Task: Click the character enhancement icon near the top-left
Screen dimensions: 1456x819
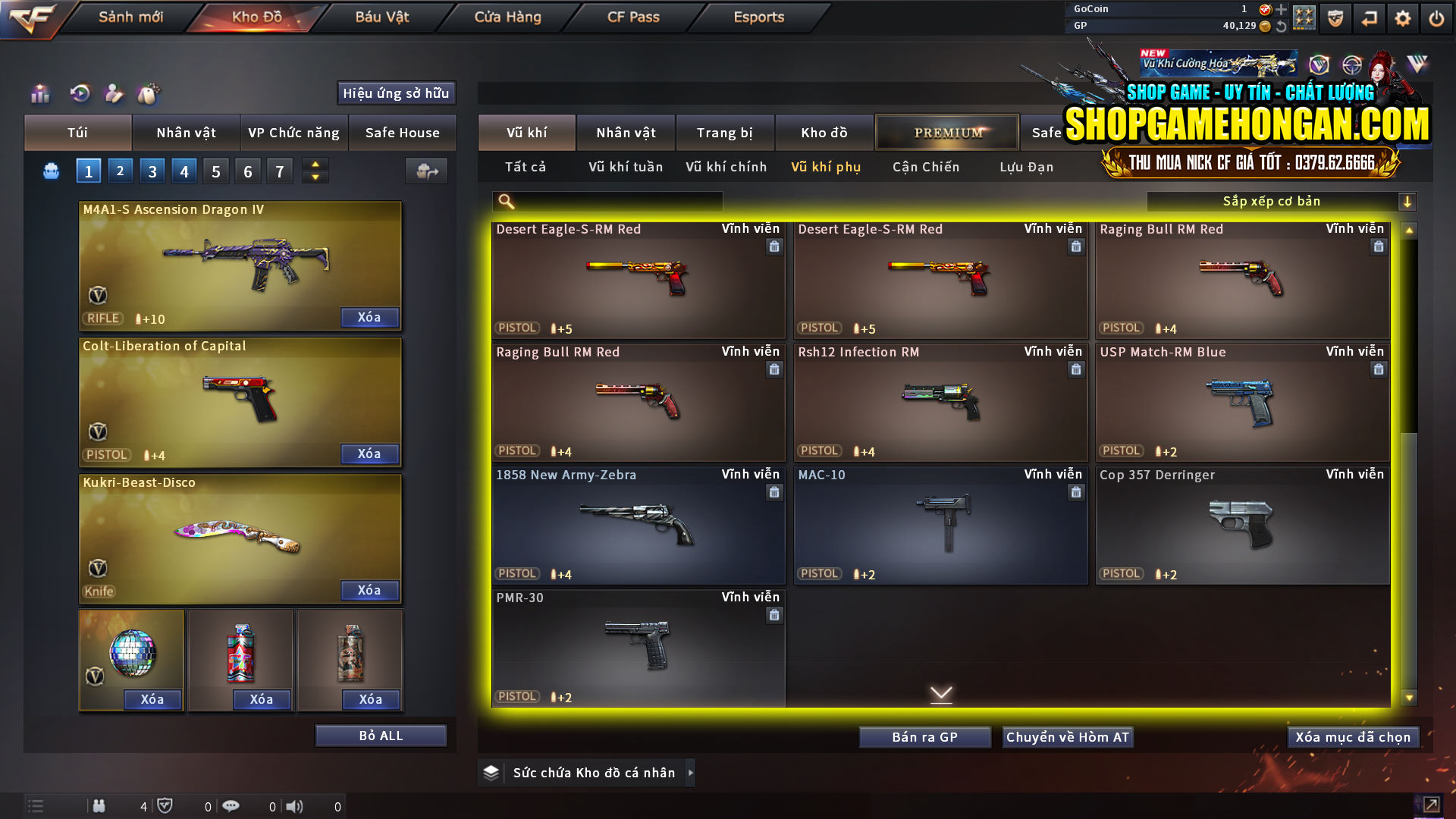Action: [115, 94]
